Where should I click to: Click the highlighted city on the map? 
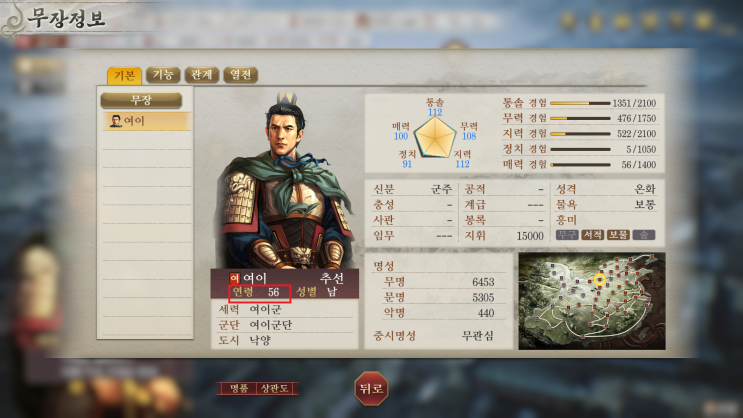click(599, 281)
